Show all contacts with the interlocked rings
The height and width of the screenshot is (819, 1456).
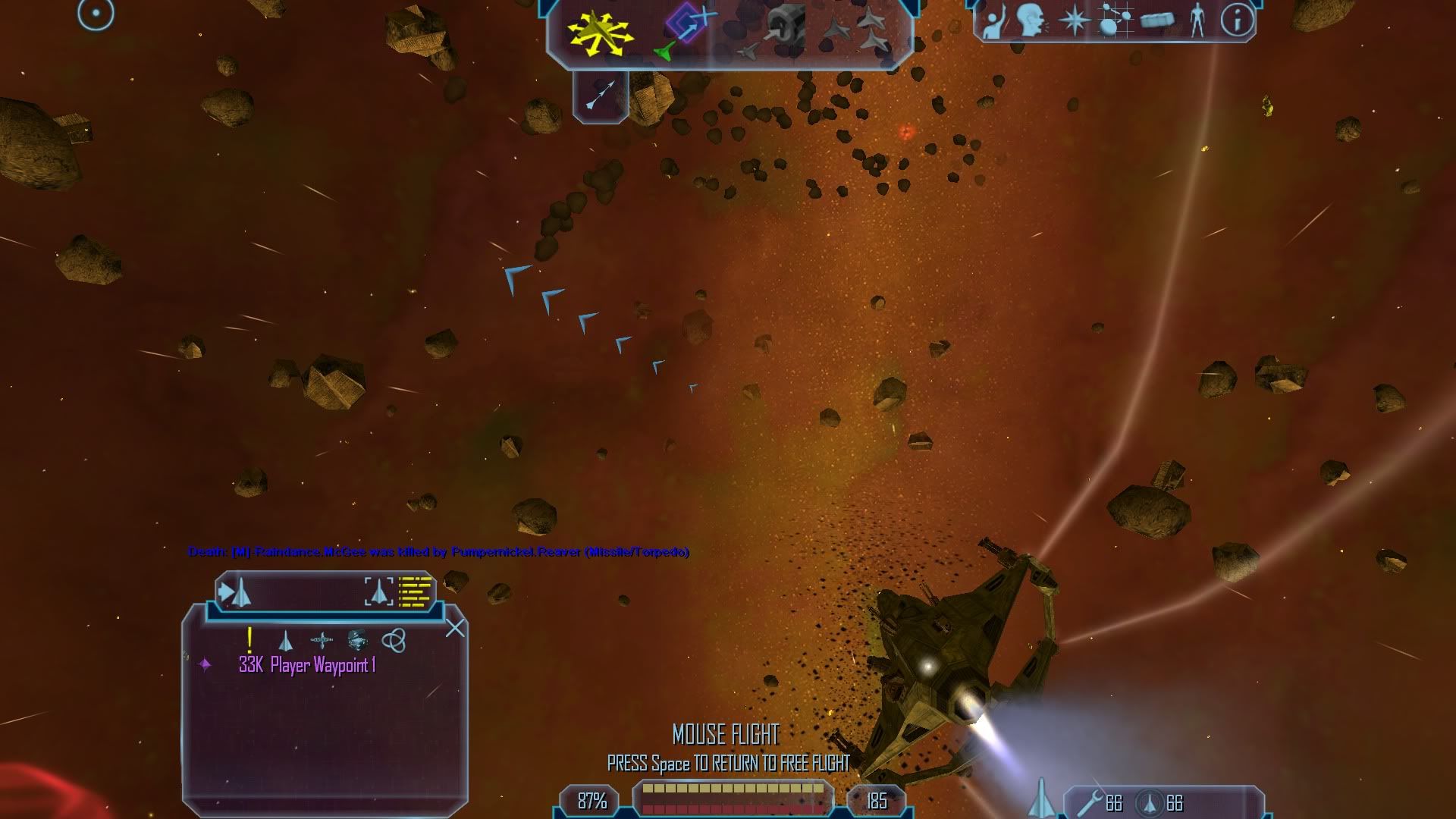(x=393, y=641)
